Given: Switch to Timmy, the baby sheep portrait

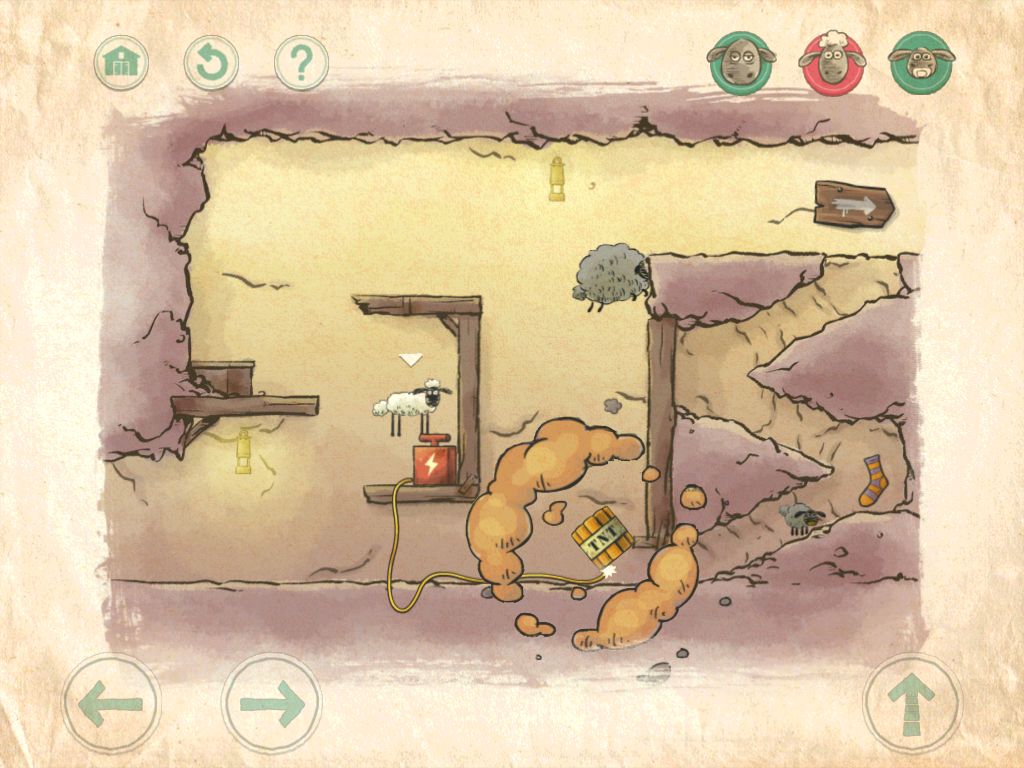Looking at the screenshot, I should pos(921,63).
